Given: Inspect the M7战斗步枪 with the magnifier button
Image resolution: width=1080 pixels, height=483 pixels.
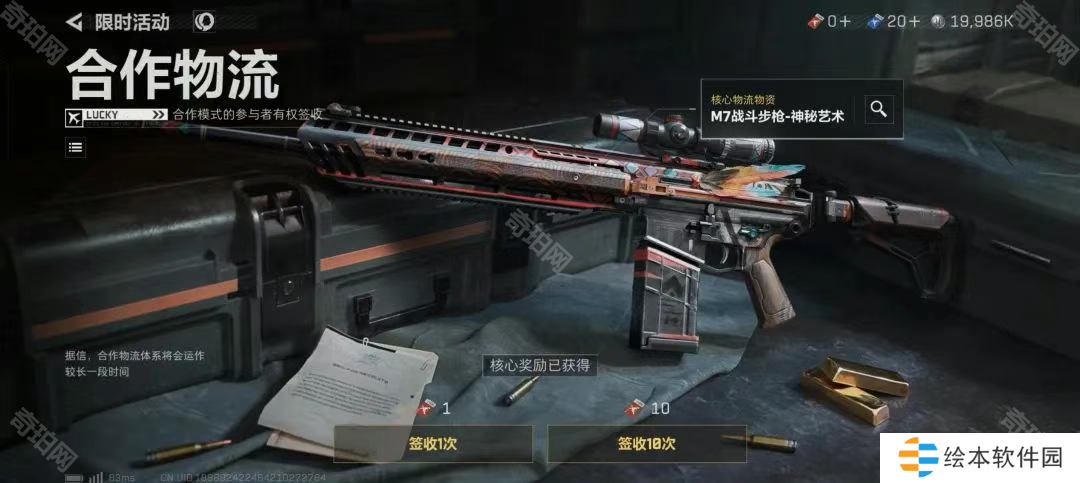Looking at the screenshot, I should [878, 109].
